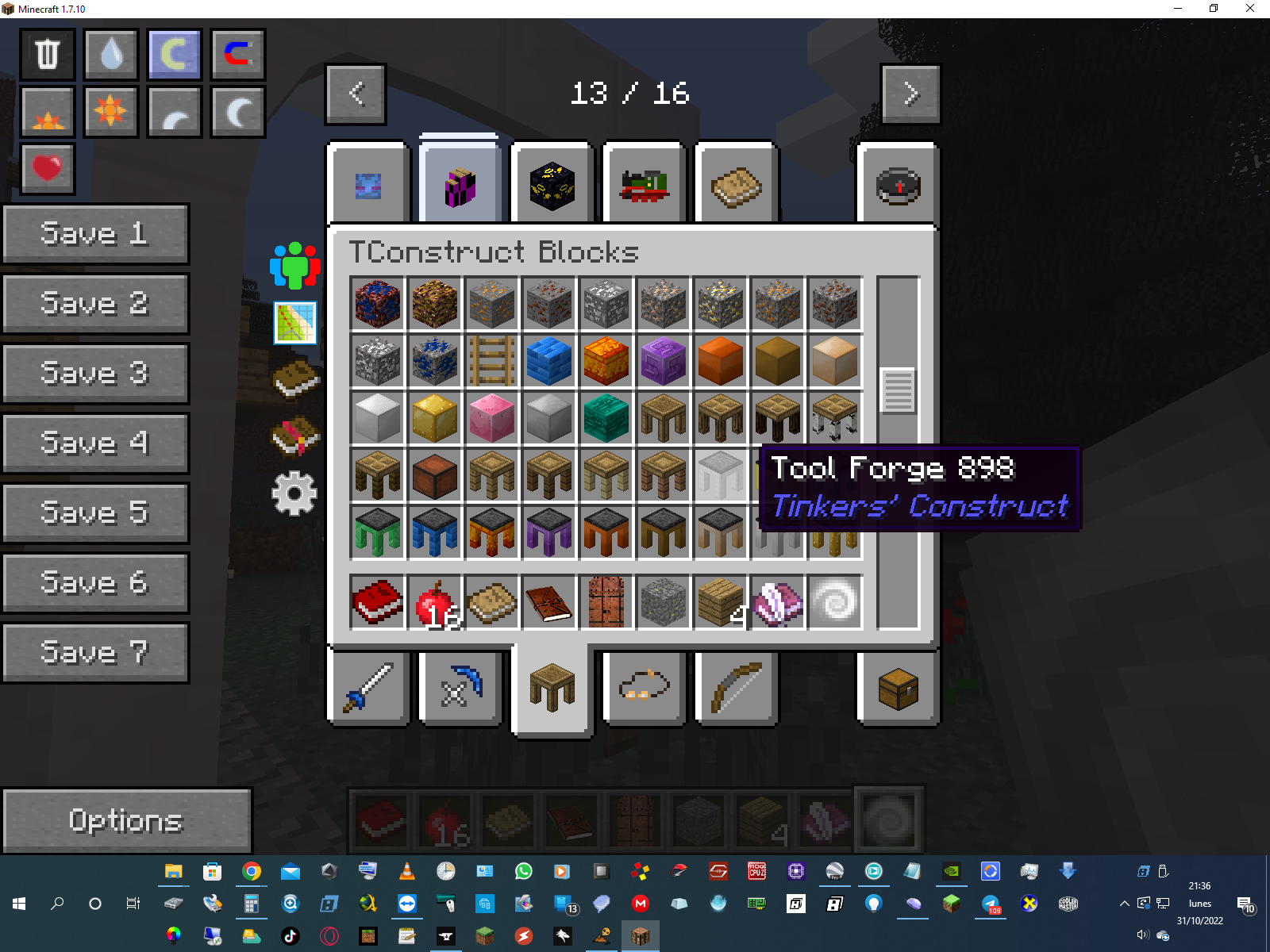Screen dimensions: 1270x952
Task: Click the red heart heal button
Action: click(48, 168)
